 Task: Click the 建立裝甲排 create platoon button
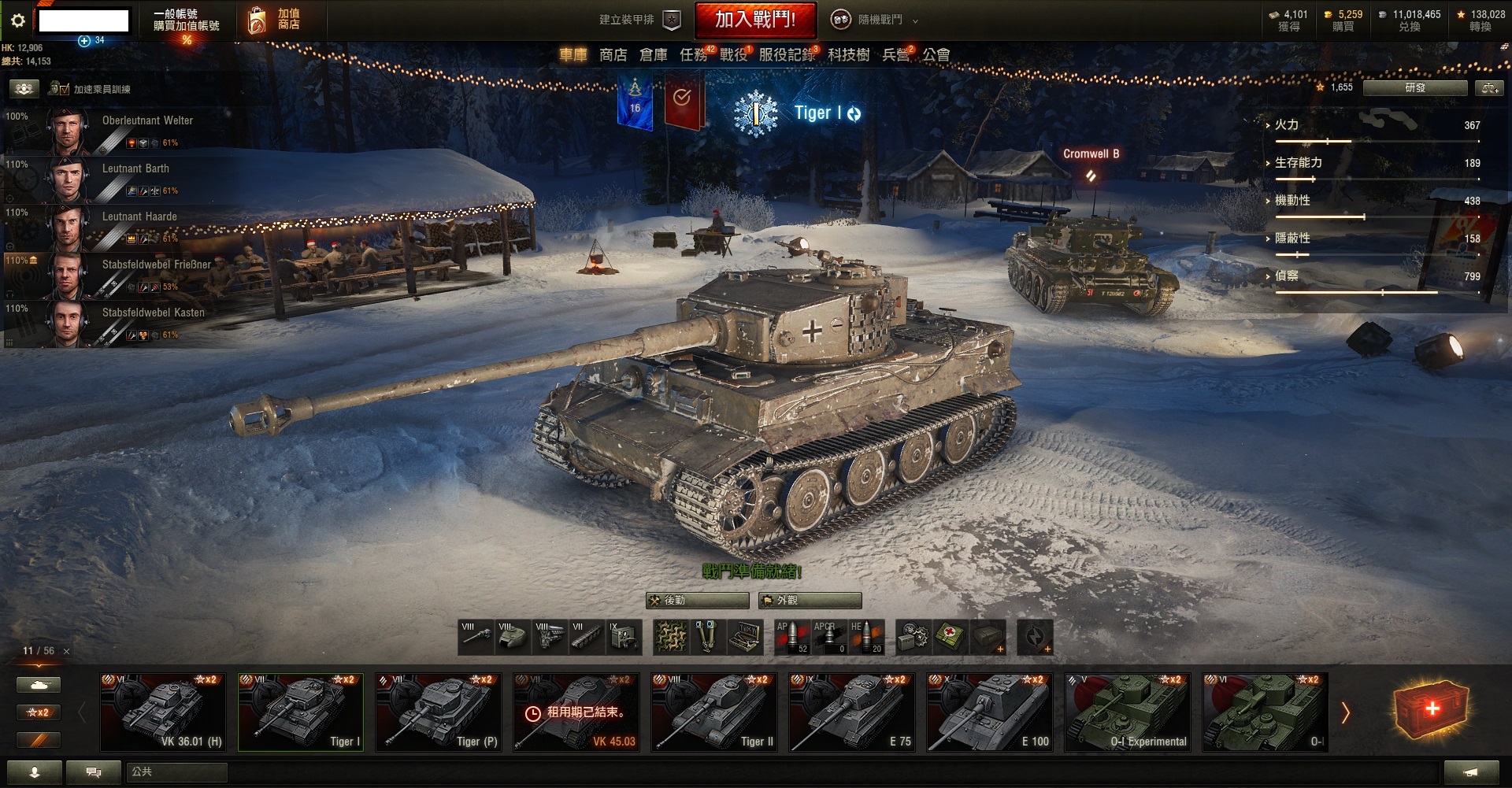639,20
